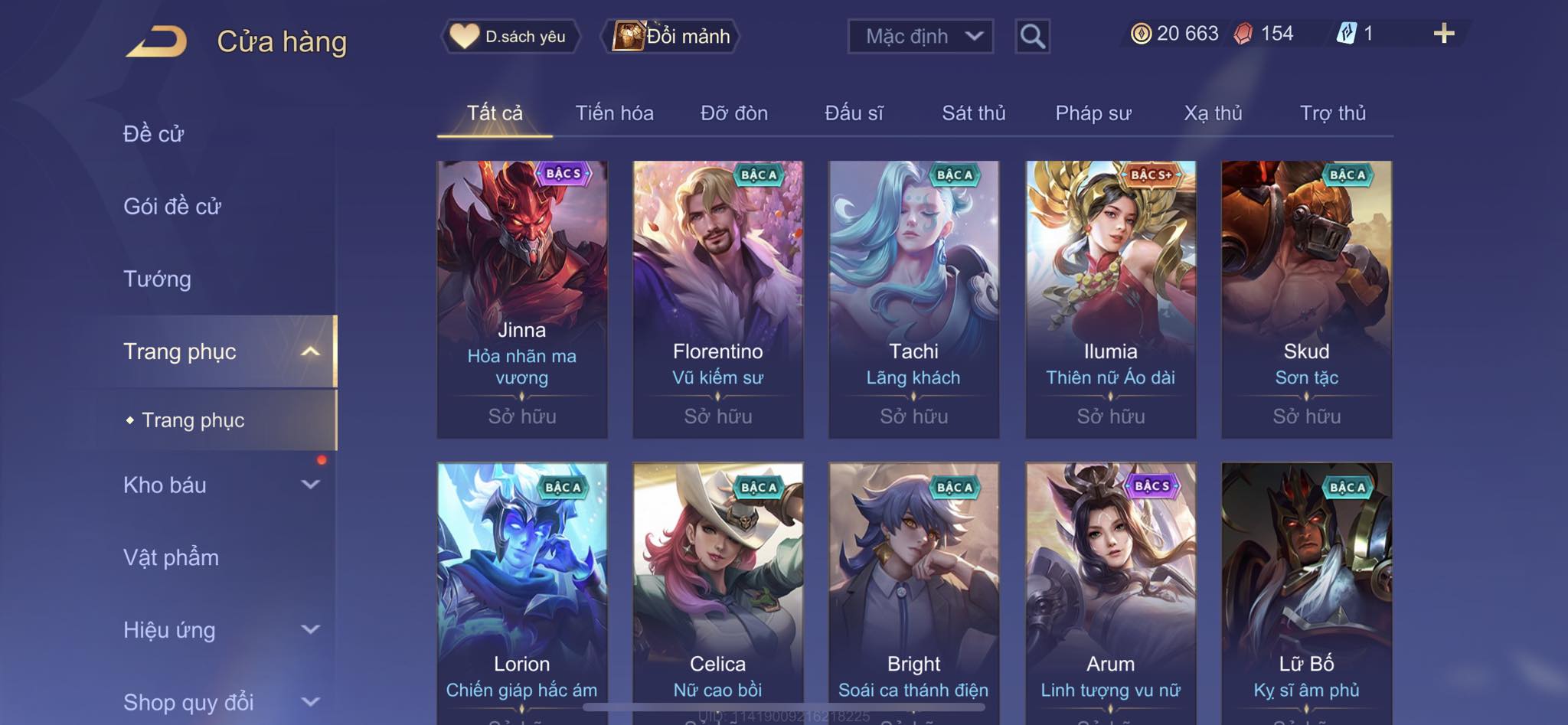Open the Đề cử menu entry
Viewport: 1568px width, 725px height.
153,134
